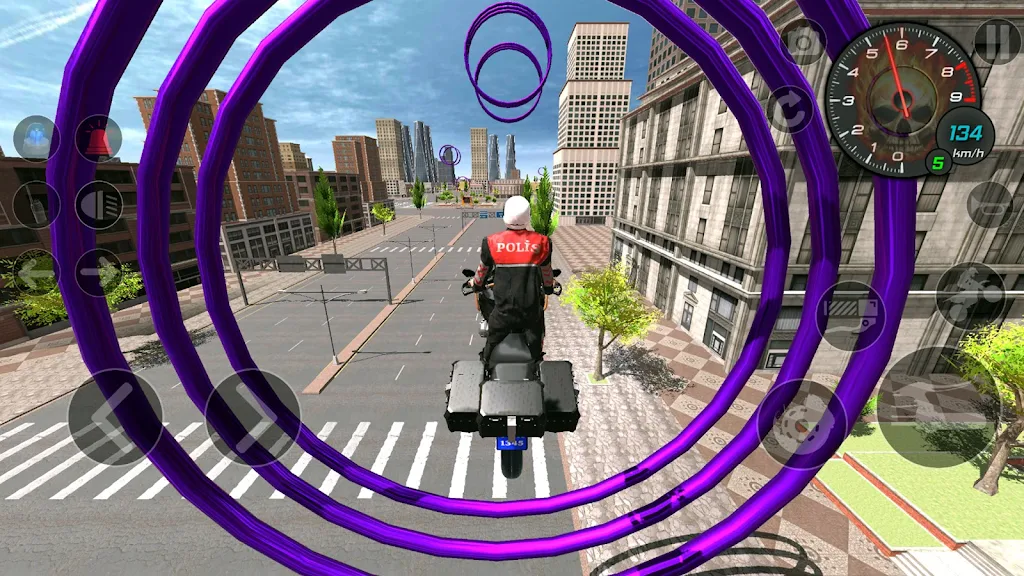Toggle the blue police siren light

click(37, 139)
